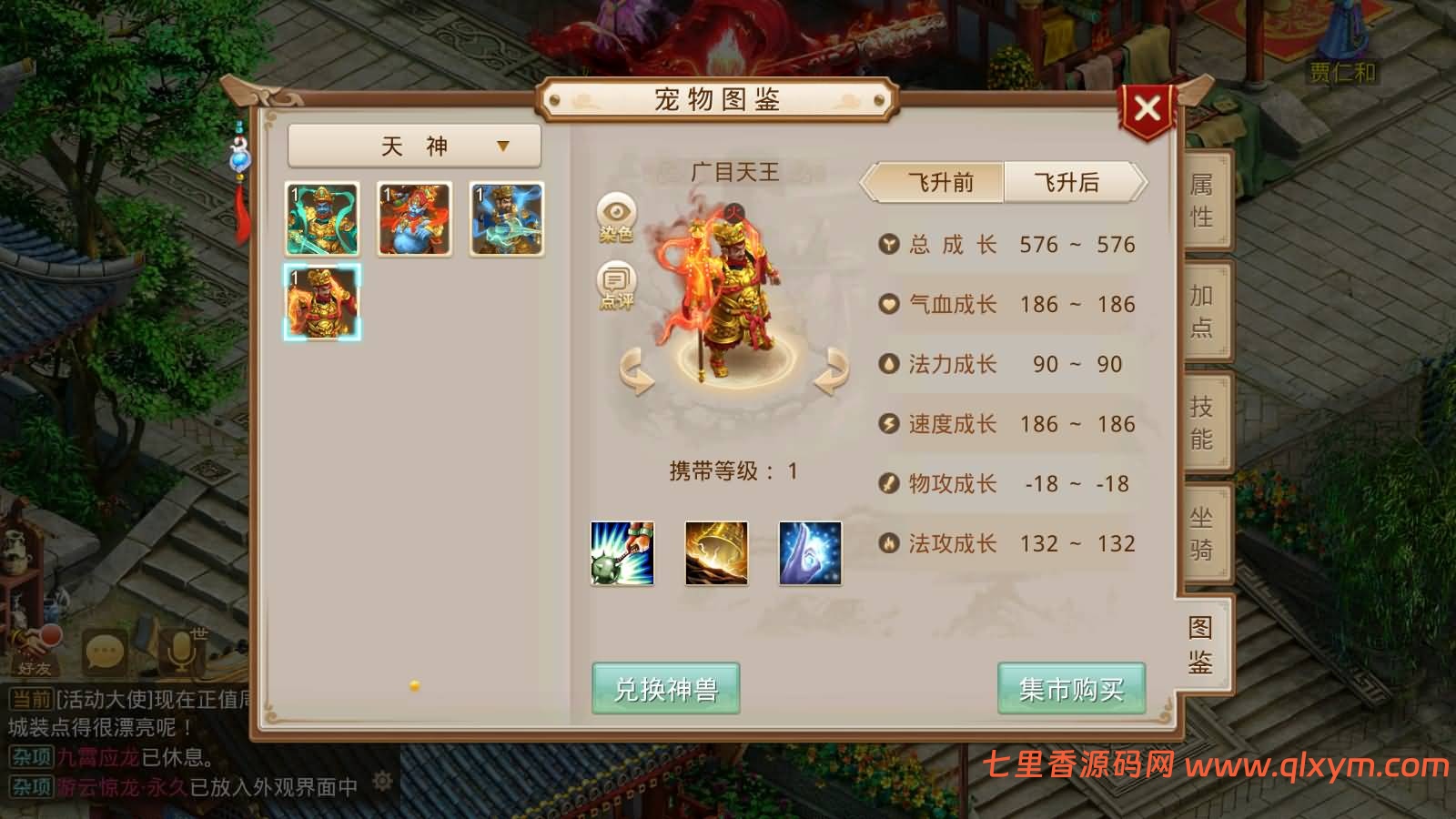Open the chat bubble icon near 好友
This screenshot has width=1456, height=819.
(x=102, y=648)
